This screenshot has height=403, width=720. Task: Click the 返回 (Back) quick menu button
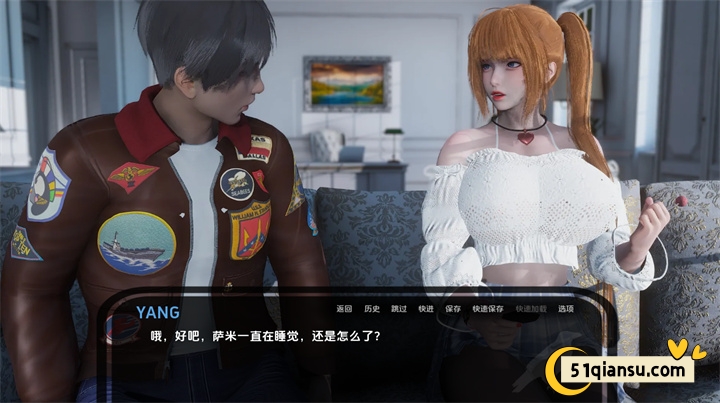345,308
